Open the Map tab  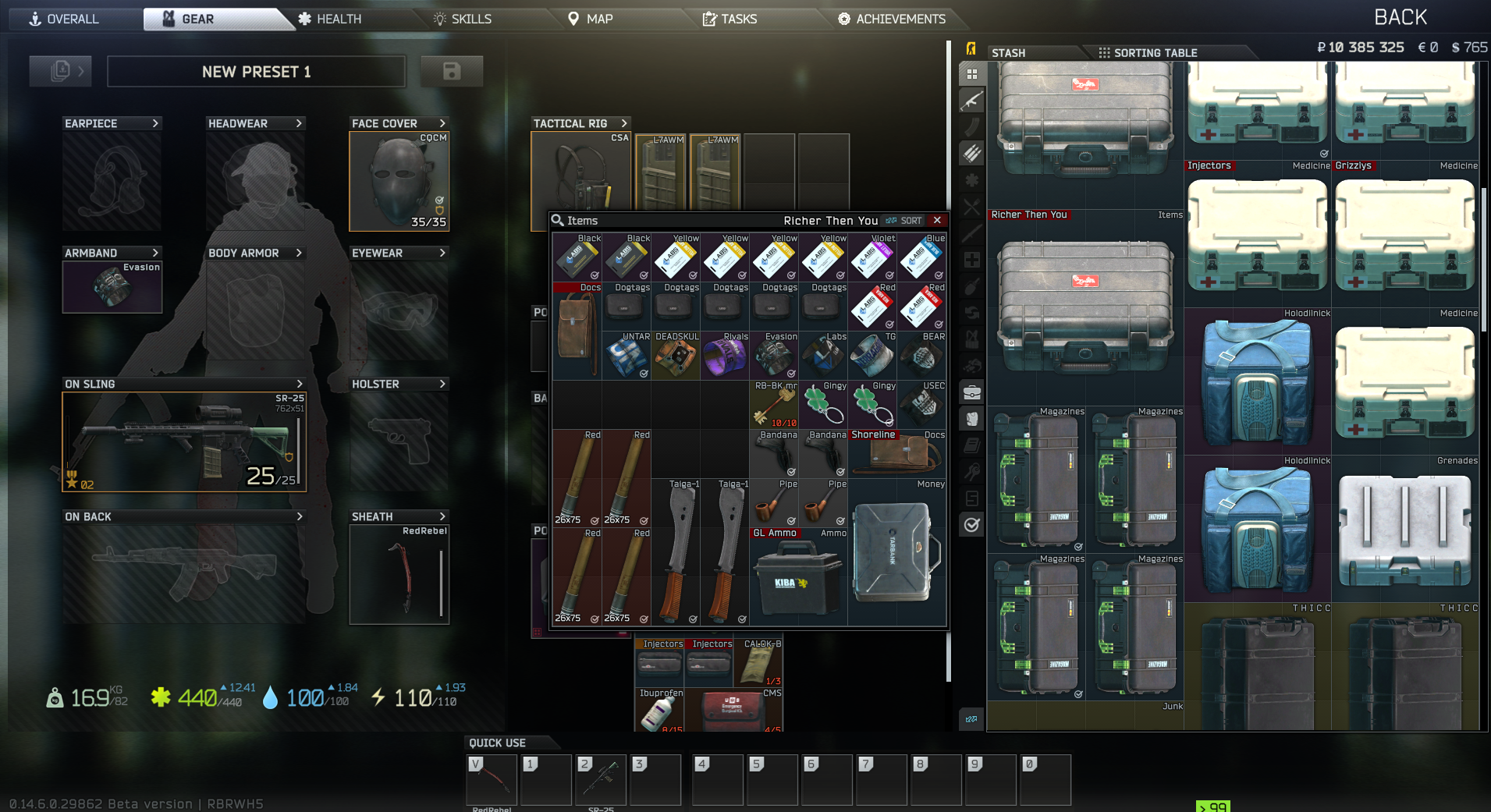(590, 19)
